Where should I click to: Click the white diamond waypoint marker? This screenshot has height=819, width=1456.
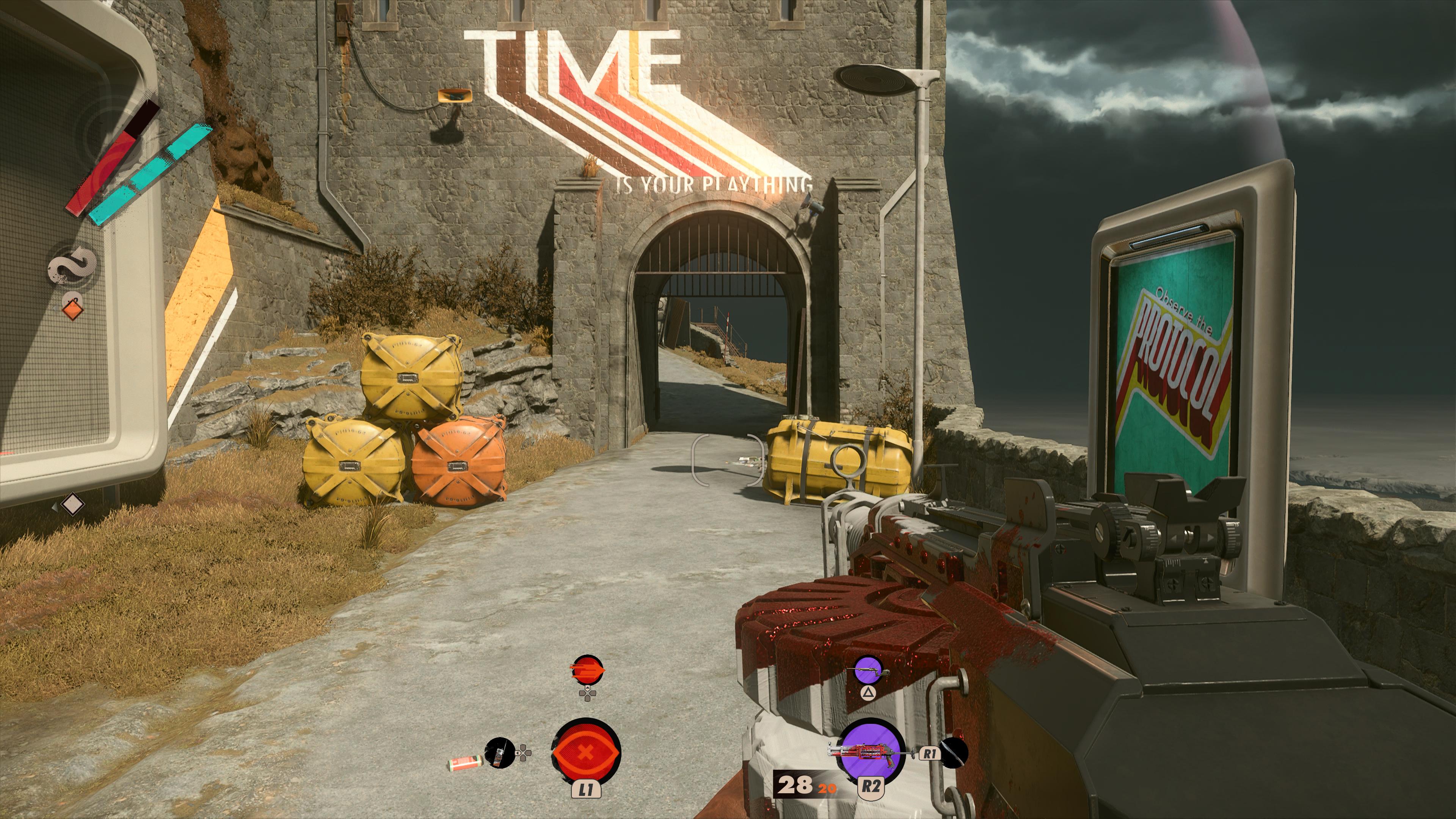(72, 504)
